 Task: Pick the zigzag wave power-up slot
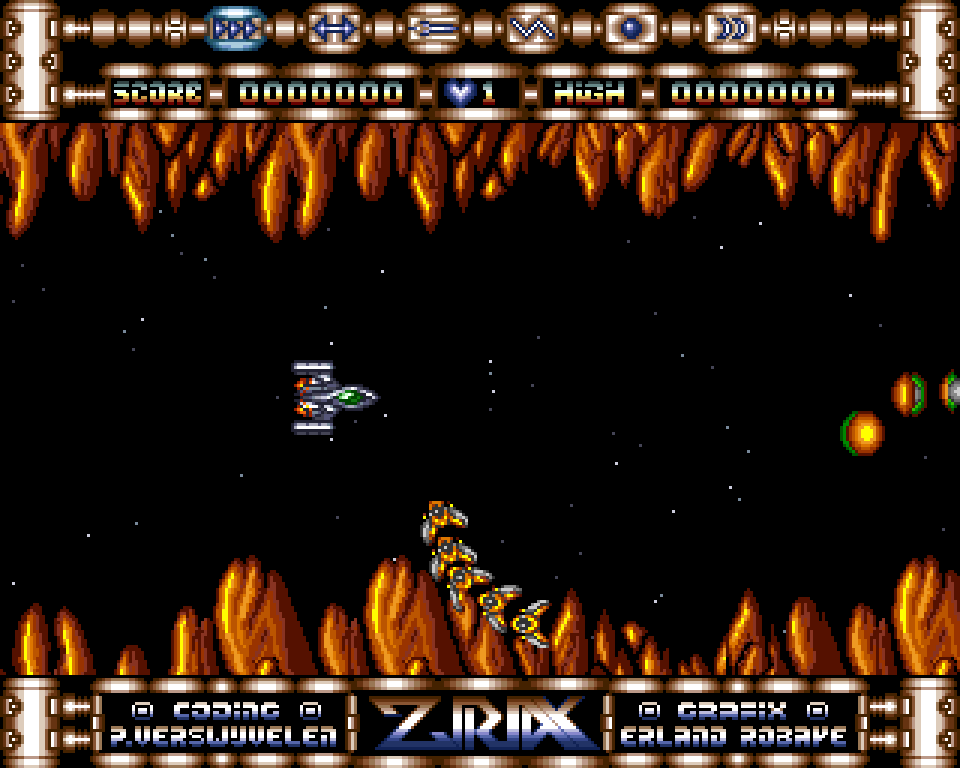532,28
